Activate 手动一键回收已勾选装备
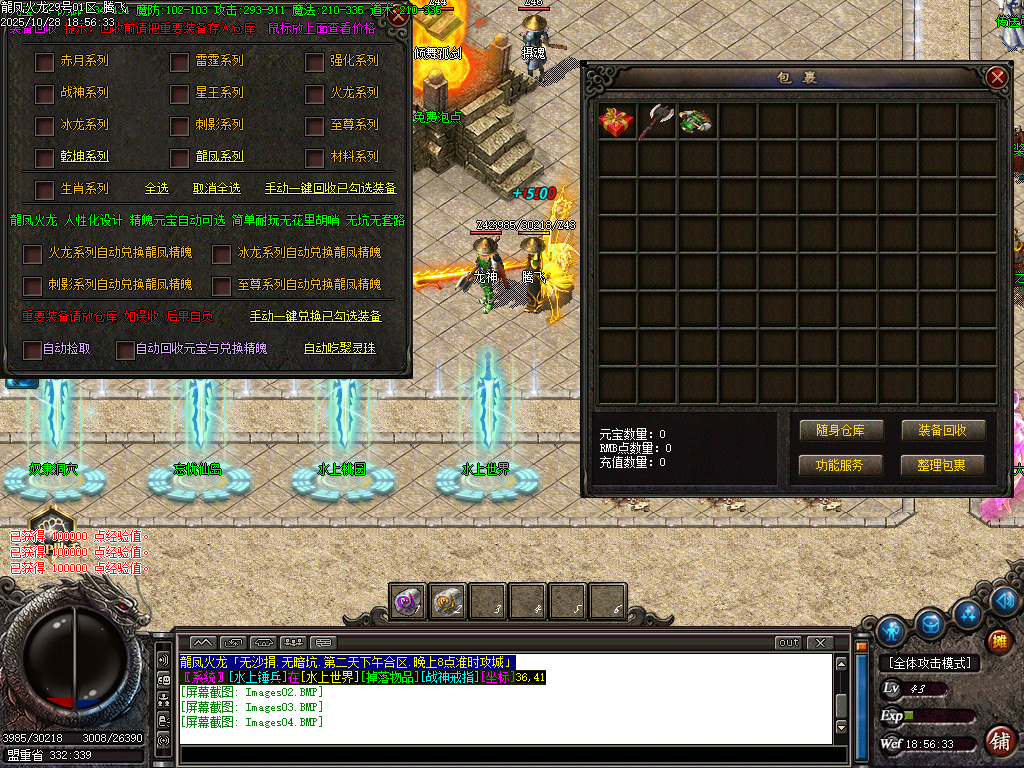Image resolution: width=1024 pixels, height=768 pixels. click(330, 188)
